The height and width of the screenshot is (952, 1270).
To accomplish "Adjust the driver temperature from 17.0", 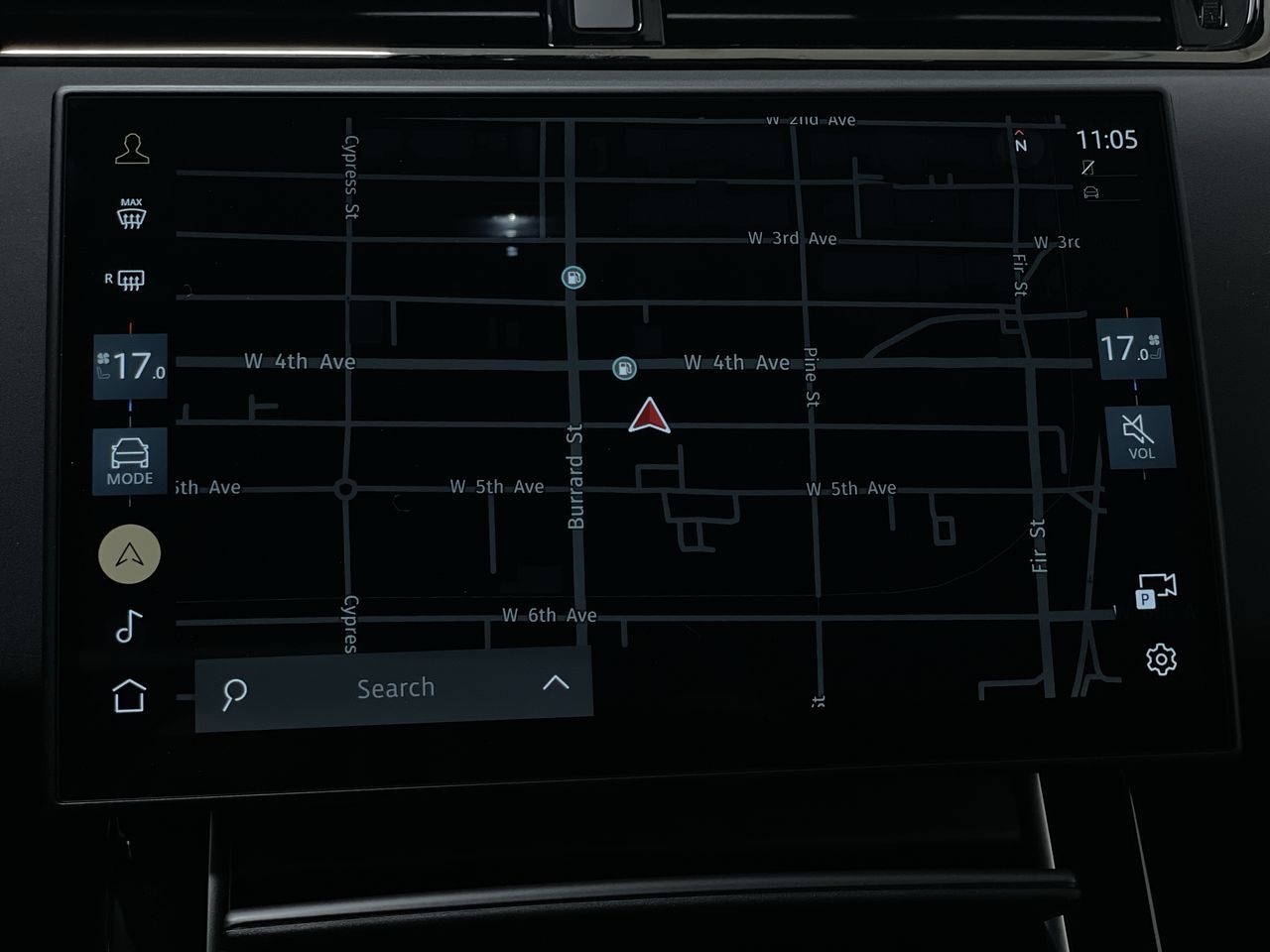I will 129,364.
